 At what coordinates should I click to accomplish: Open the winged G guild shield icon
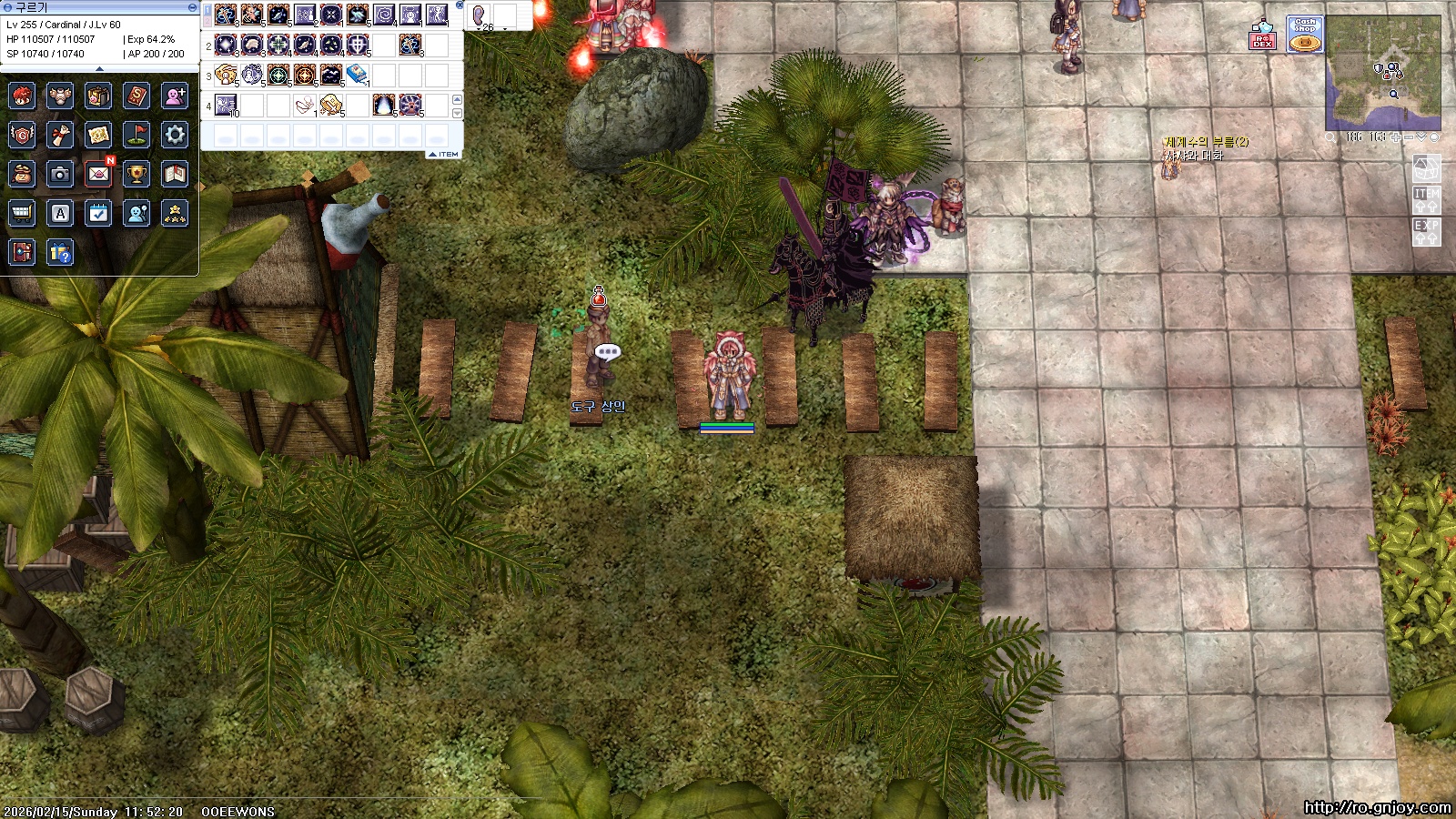pos(22,135)
